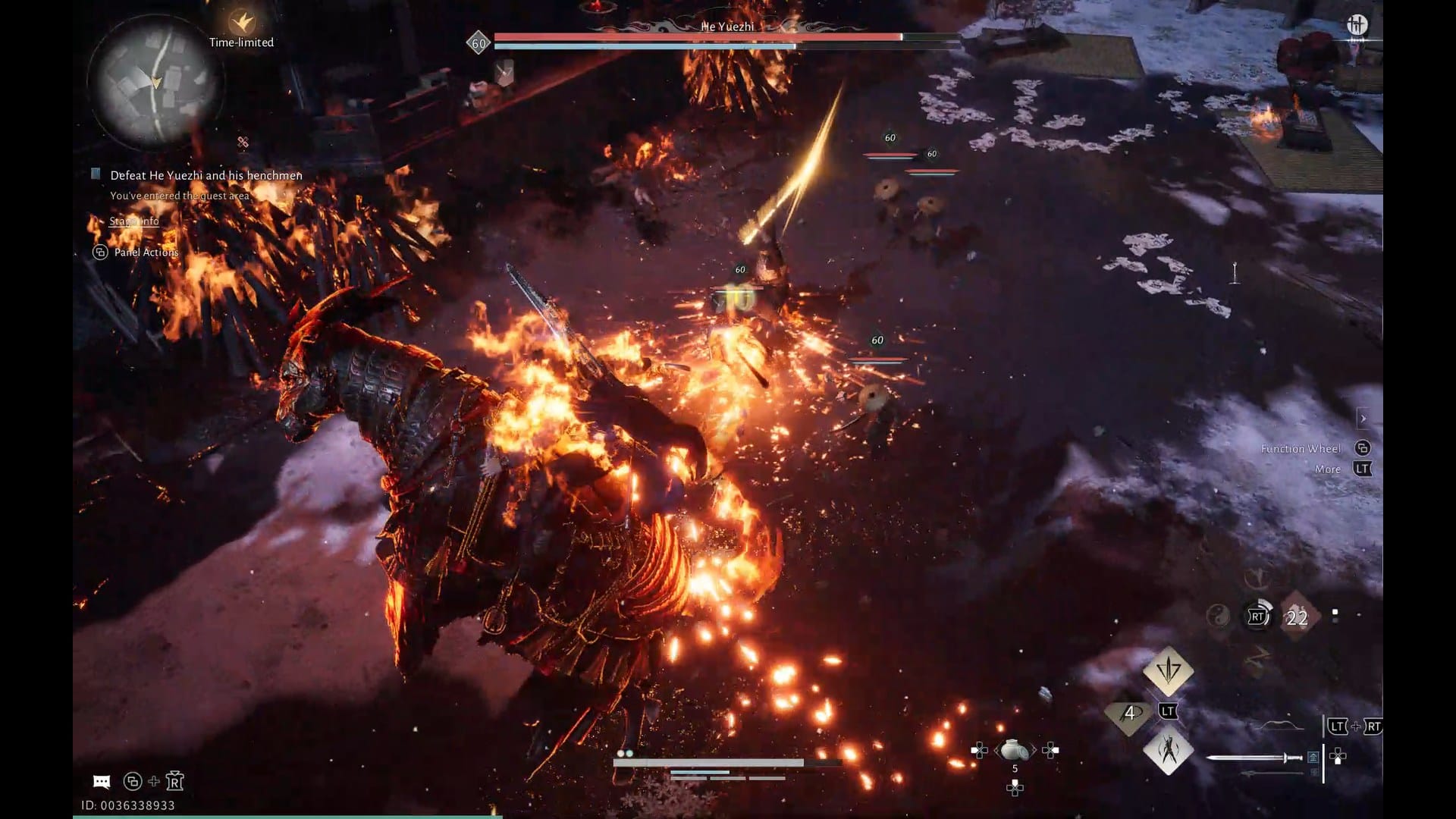Open the chat bubble icon bottom left
Image resolution: width=1456 pixels, height=819 pixels.
tap(101, 780)
